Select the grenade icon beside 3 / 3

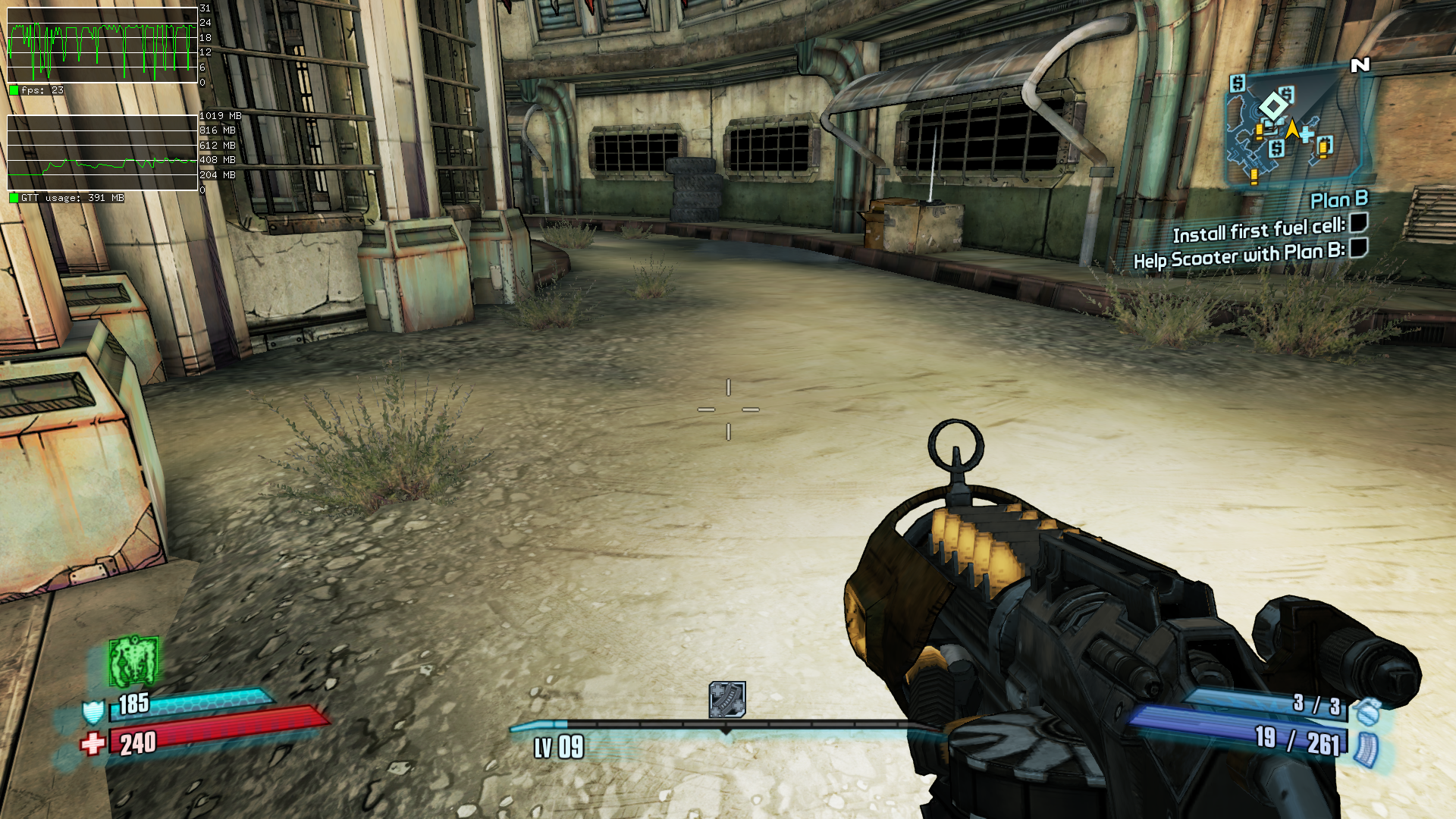[1367, 711]
